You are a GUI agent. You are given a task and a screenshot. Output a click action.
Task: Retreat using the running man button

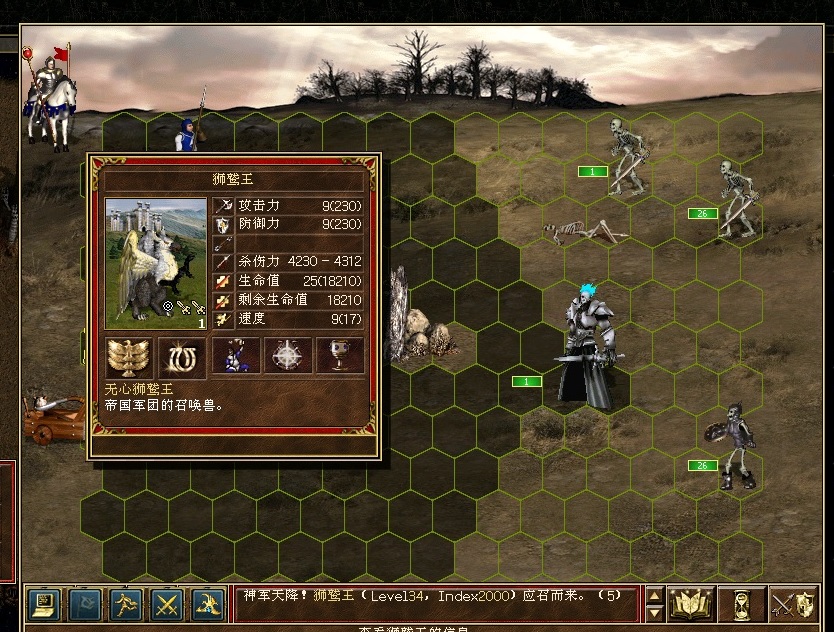(125, 603)
